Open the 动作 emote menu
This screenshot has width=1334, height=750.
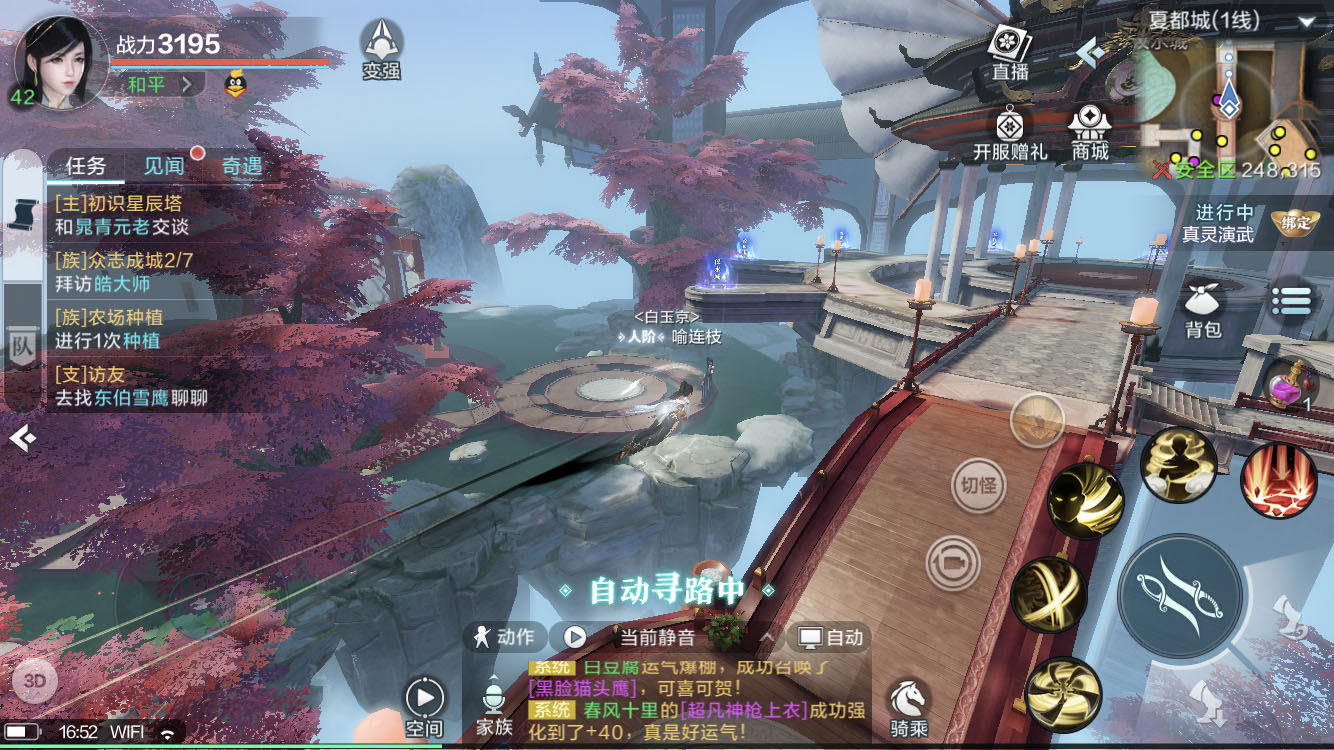(506, 637)
